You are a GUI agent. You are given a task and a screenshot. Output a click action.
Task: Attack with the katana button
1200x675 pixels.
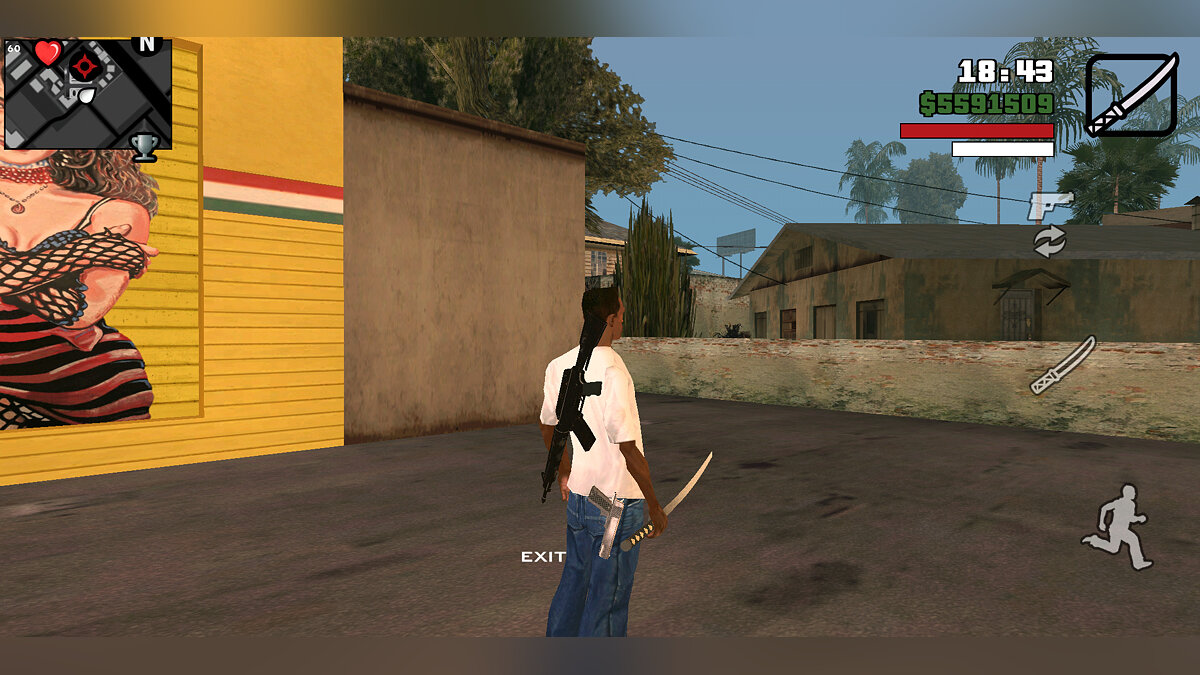1063,365
